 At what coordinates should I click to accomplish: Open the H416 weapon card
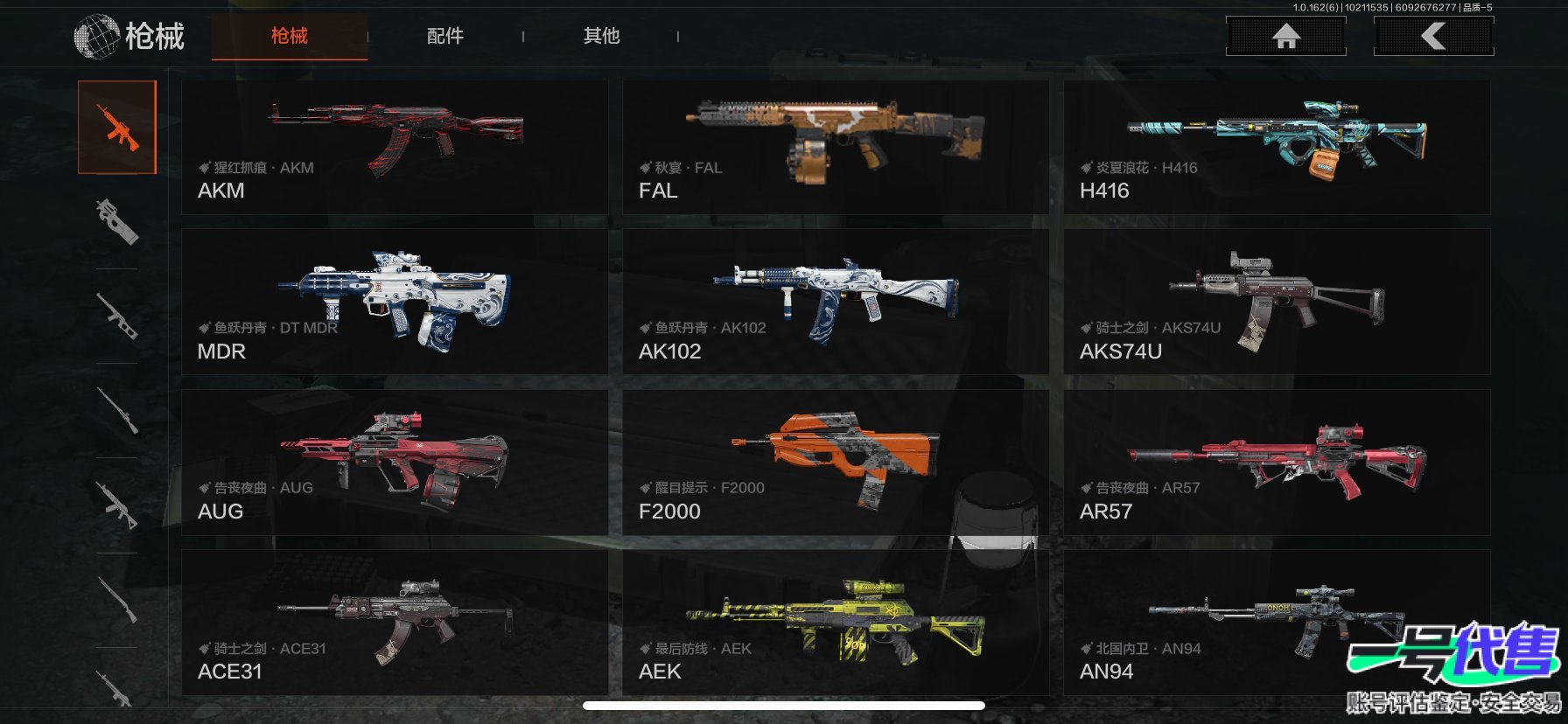tap(1277, 148)
